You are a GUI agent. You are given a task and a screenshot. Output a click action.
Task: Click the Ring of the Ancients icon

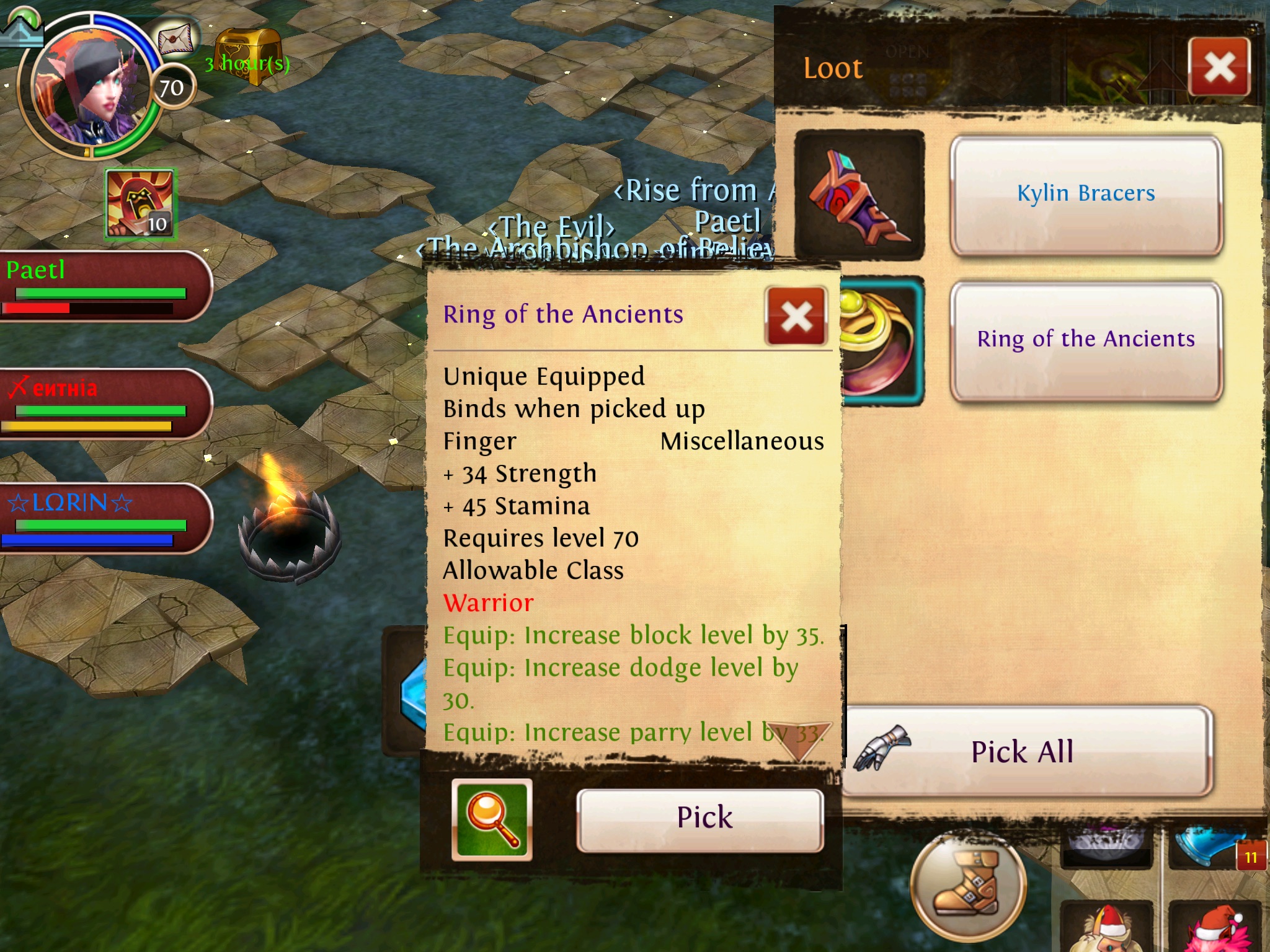tap(882, 340)
